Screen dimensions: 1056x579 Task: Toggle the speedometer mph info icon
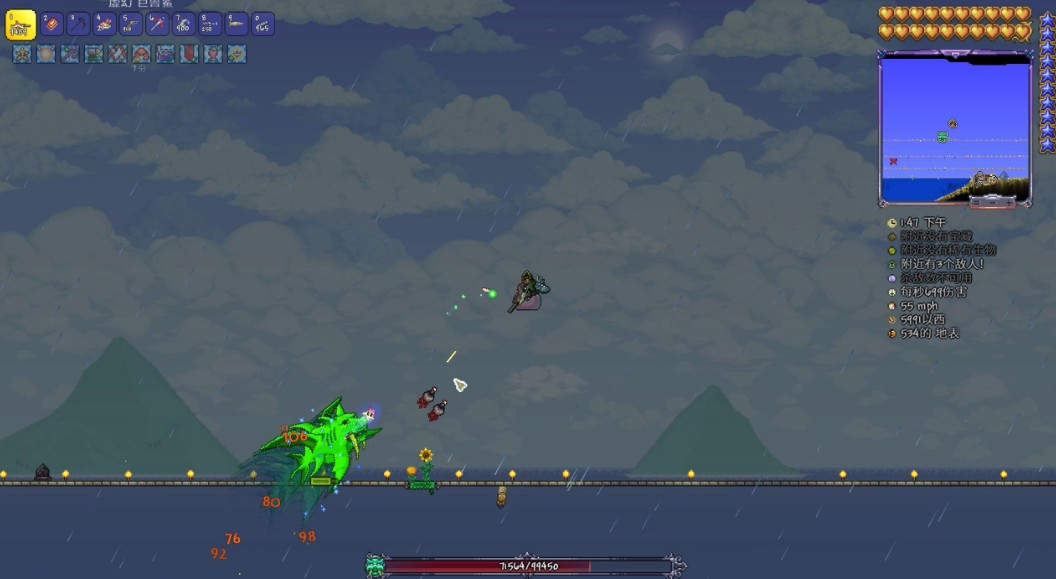pos(892,306)
